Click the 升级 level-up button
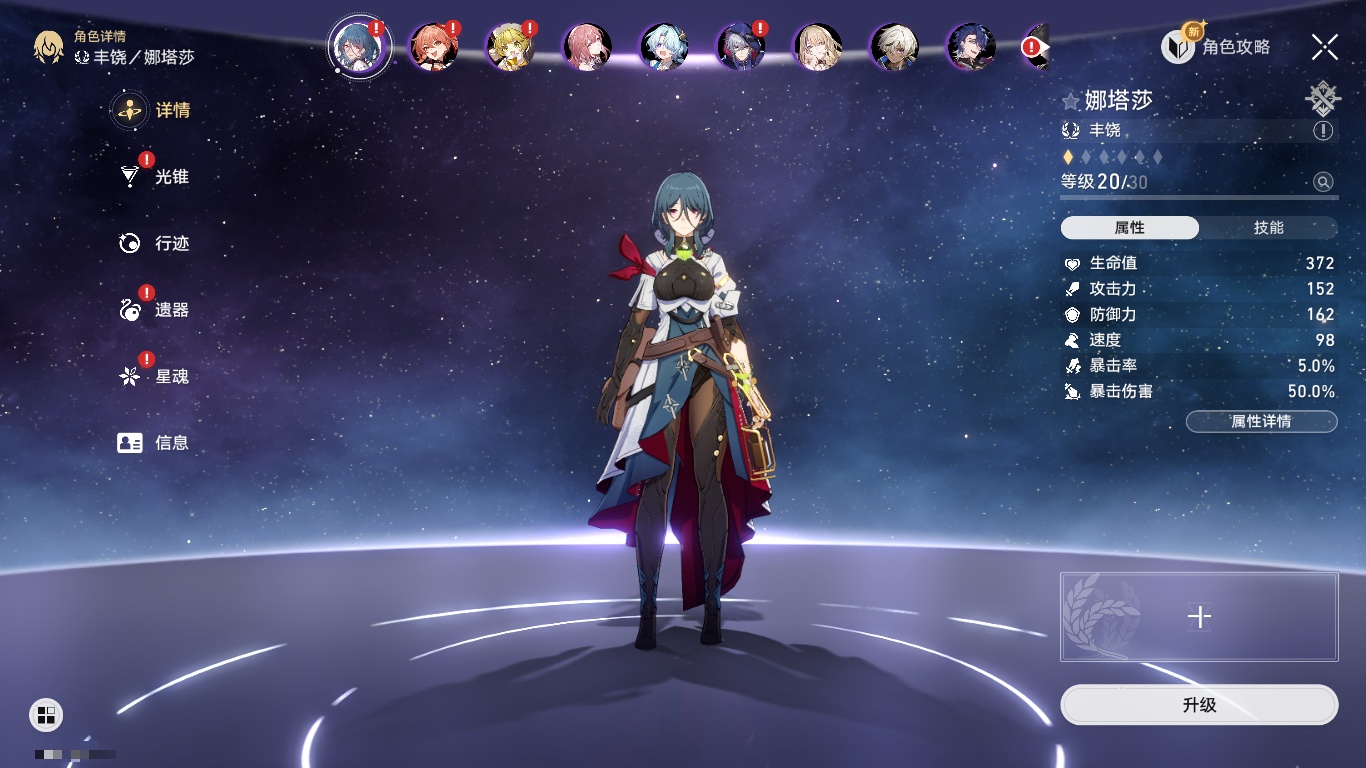Image resolution: width=1366 pixels, height=768 pixels. 1199,705
